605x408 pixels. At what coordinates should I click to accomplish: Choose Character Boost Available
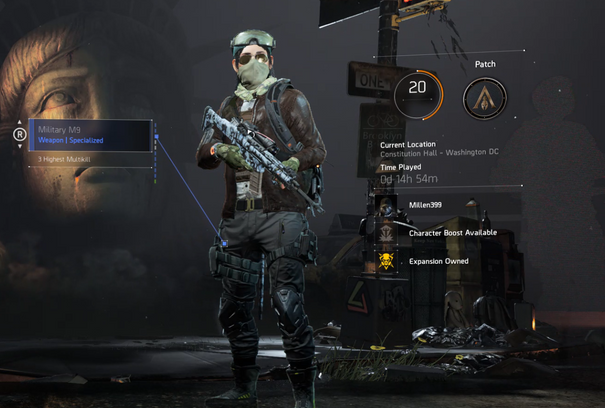(452, 233)
